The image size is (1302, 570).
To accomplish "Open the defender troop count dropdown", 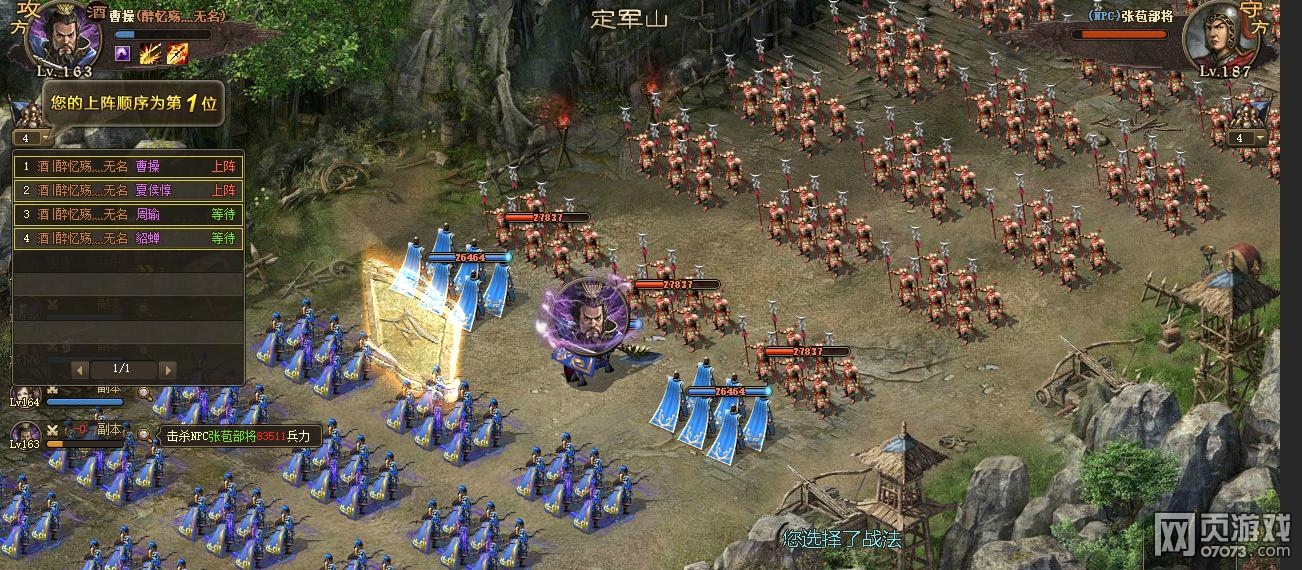I will point(1247,138).
